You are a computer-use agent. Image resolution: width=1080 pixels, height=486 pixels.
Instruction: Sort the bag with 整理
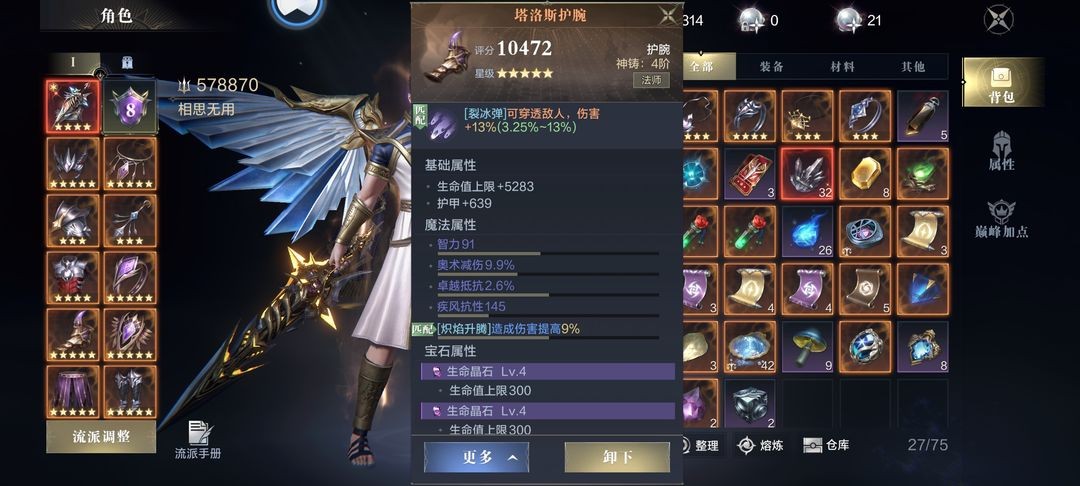(x=700, y=445)
